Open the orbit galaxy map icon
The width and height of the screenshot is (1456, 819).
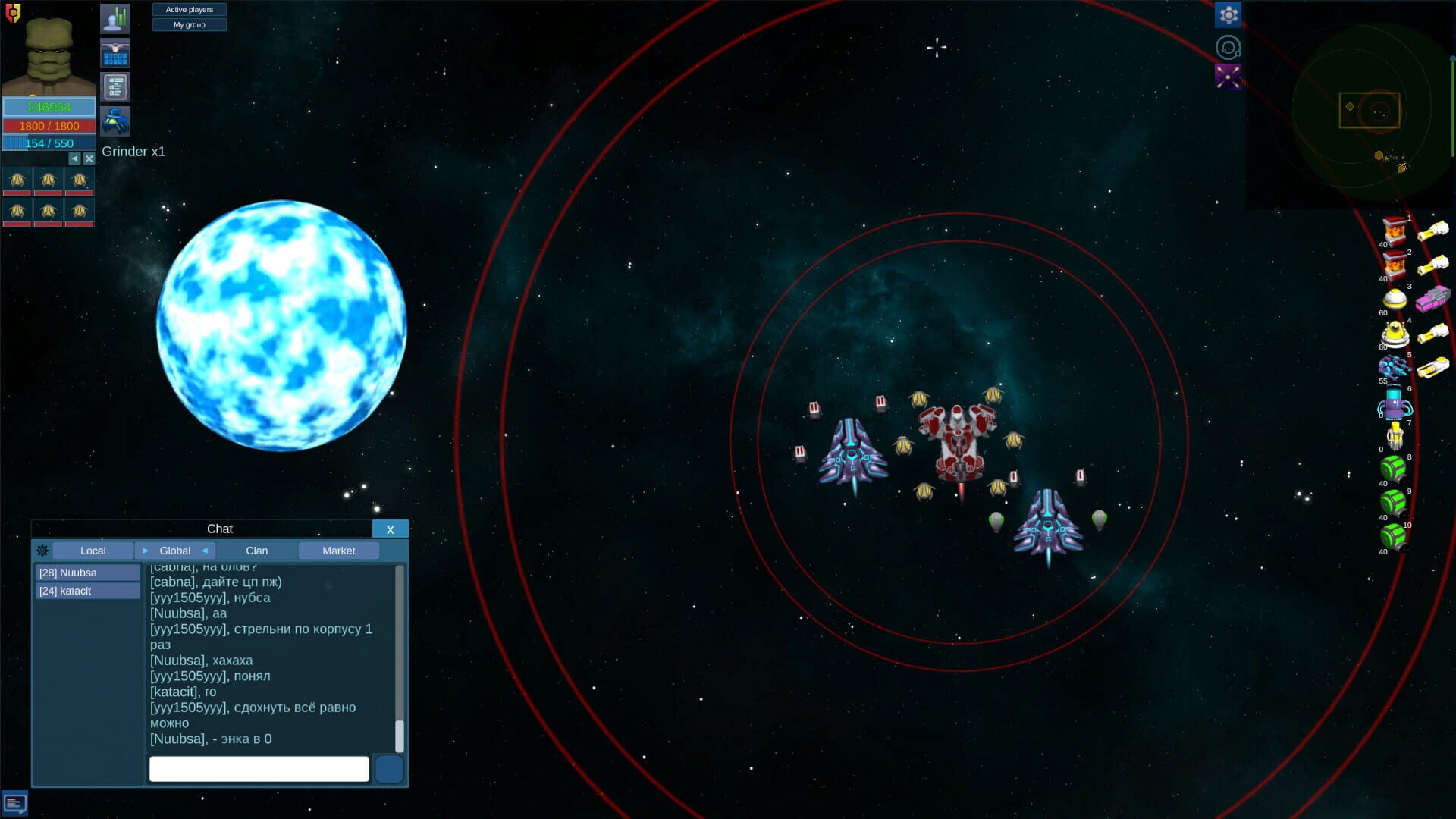tap(1228, 47)
